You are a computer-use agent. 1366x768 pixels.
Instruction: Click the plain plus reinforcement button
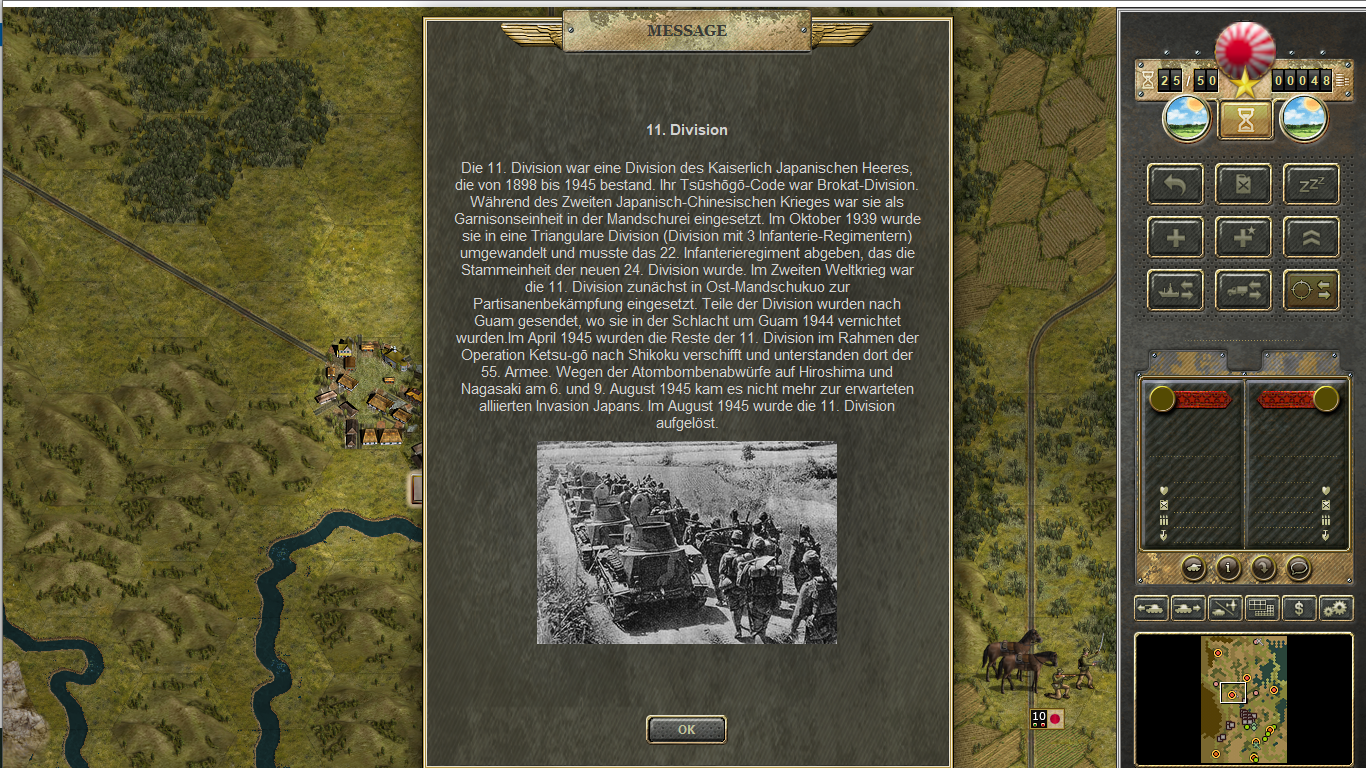tap(1176, 238)
